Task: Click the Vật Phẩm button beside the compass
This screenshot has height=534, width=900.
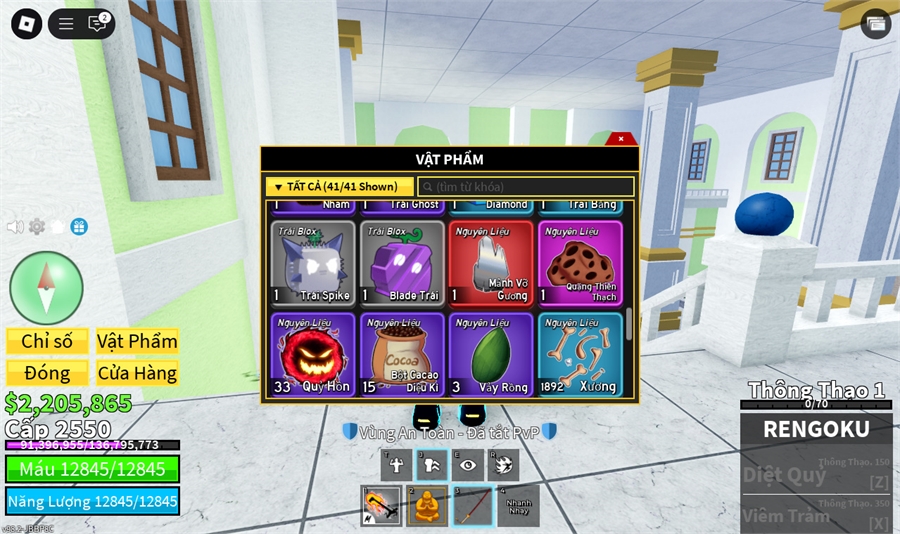Action: tap(137, 341)
